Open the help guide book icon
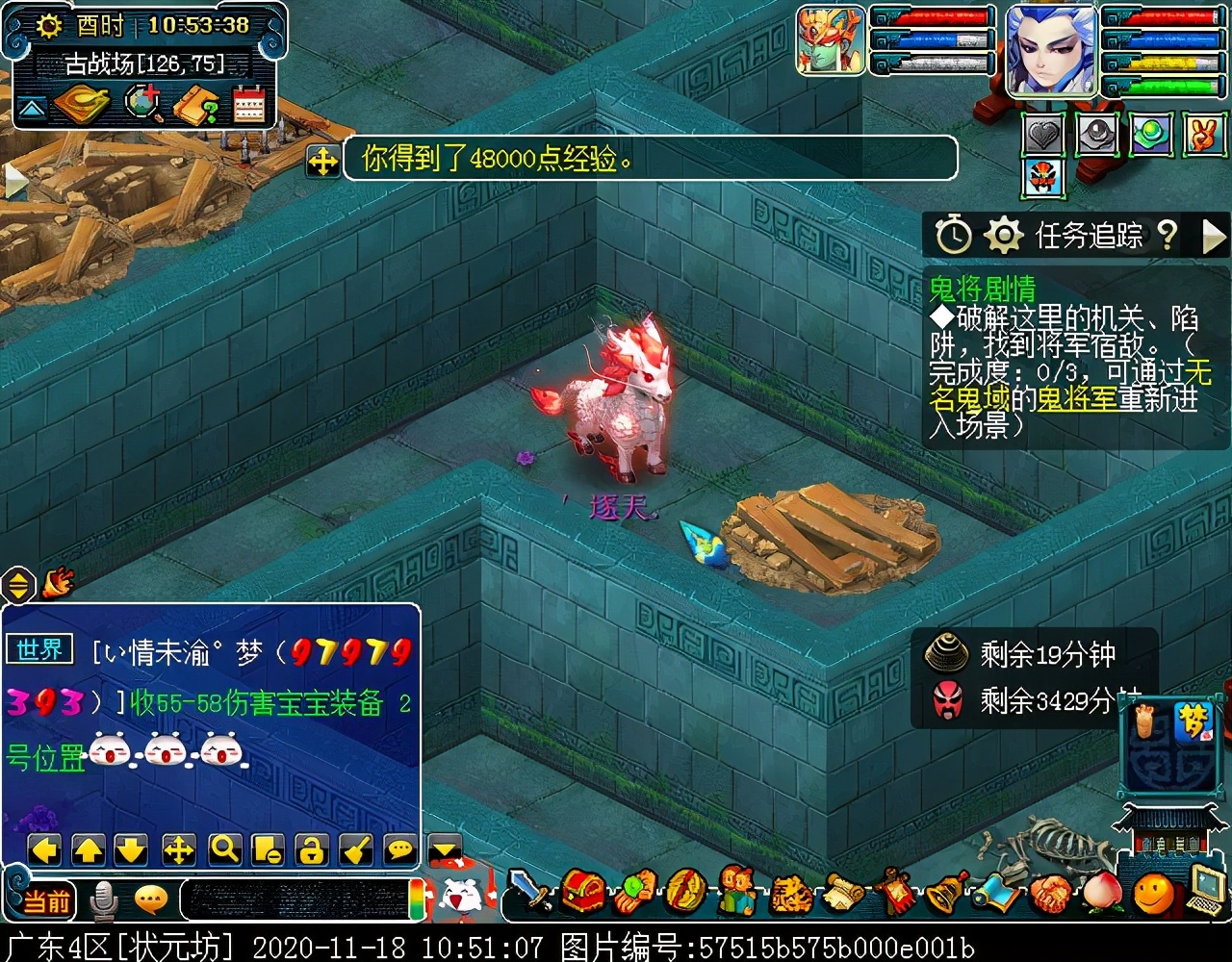This screenshot has width=1232, height=962. click(x=196, y=104)
